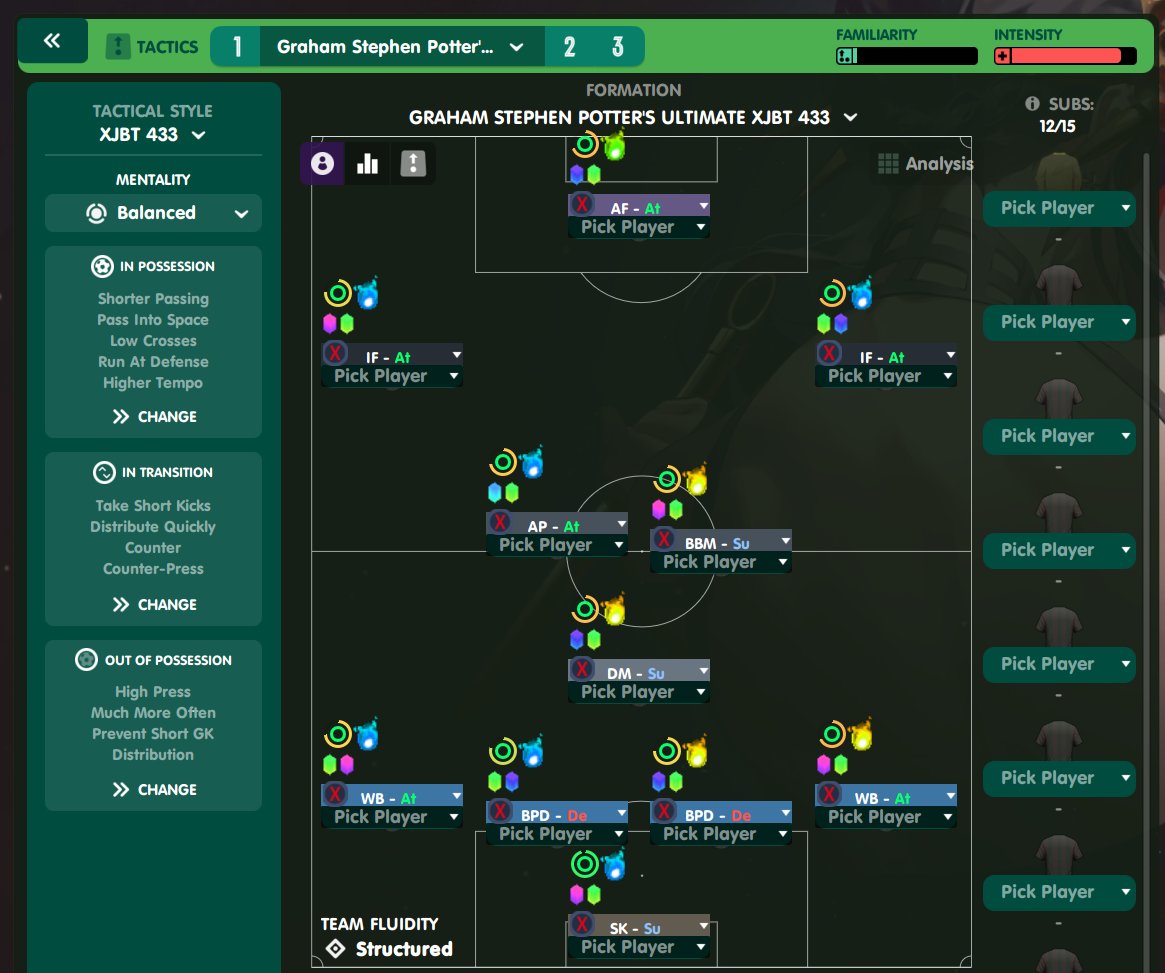This screenshot has width=1165, height=973.
Task: Switch to tactic slot 2
Action: pos(569,47)
